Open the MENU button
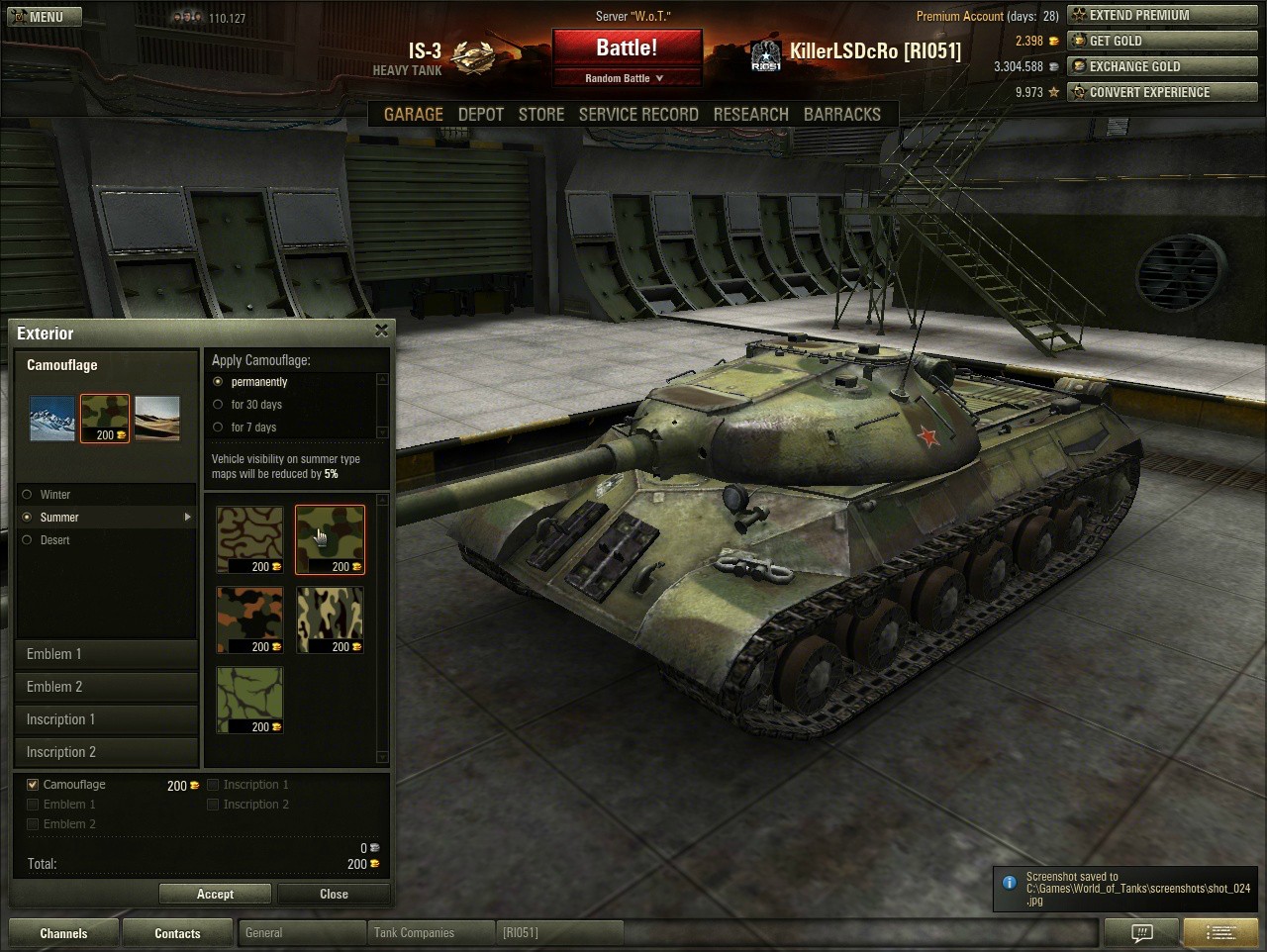1267x952 pixels. click(41, 17)
